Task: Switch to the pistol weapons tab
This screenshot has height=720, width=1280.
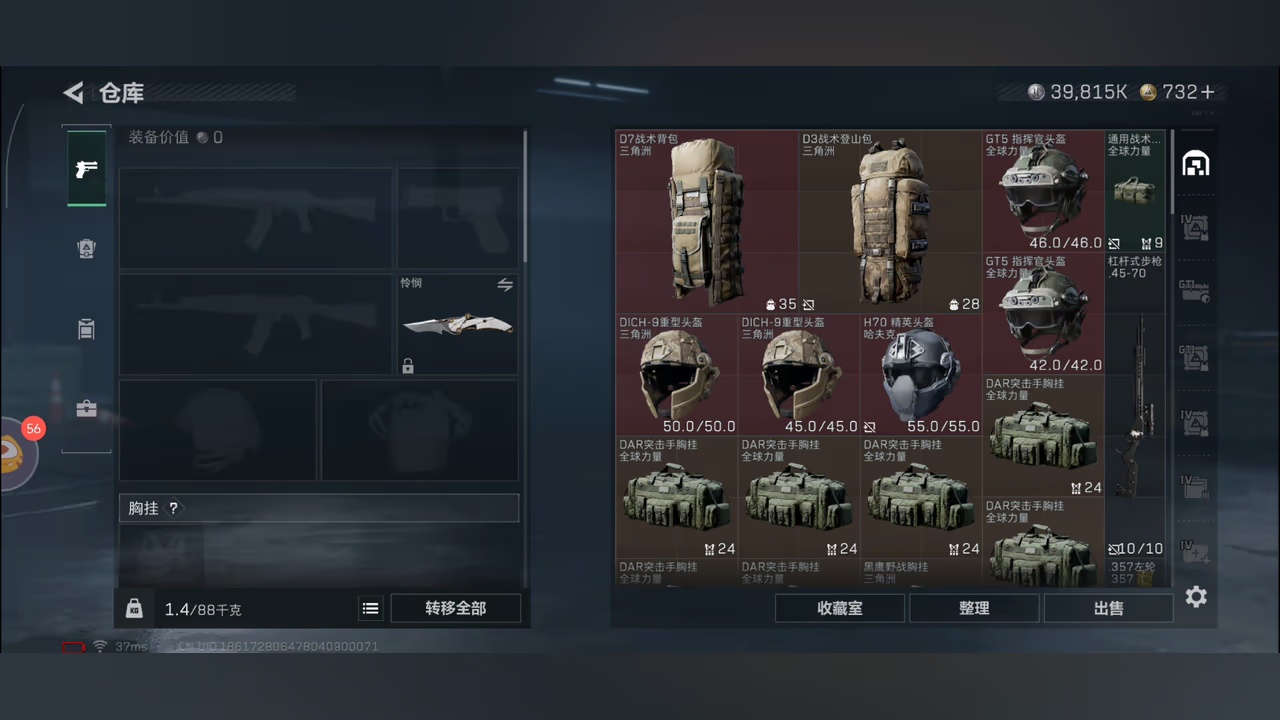Action: point(86,168)
